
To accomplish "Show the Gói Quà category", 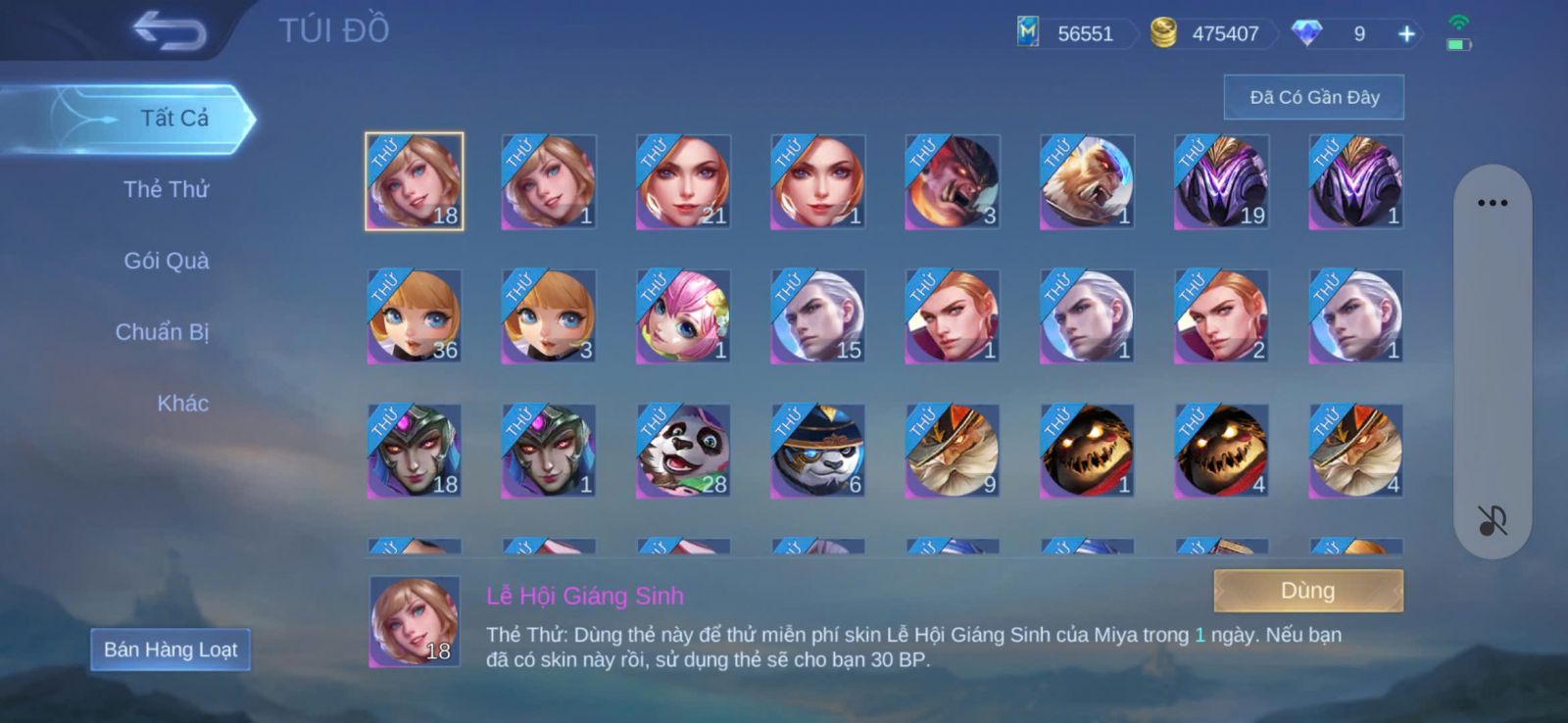I will click(x=166, y=261).
